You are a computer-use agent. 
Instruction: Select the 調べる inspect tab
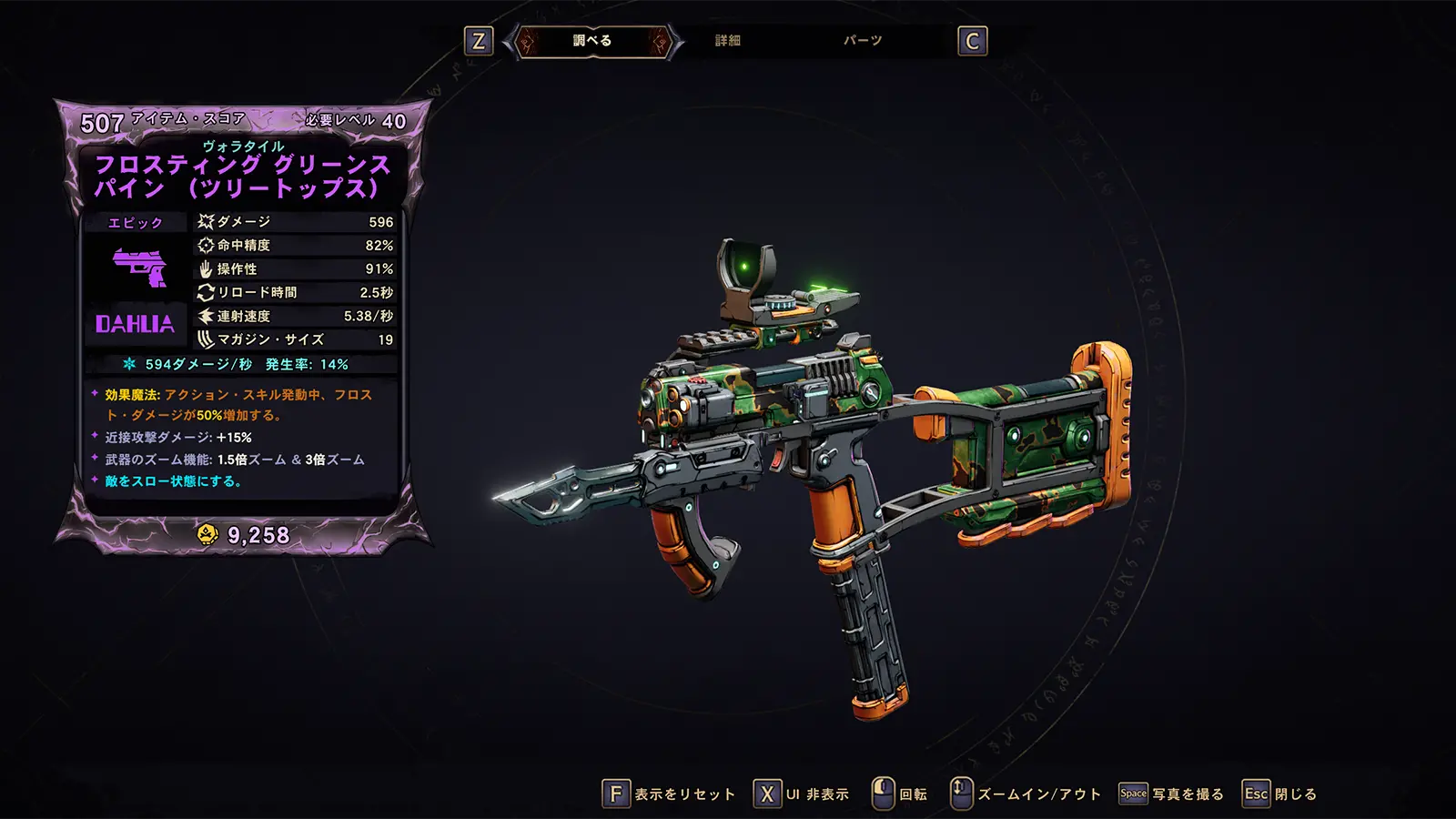click(x=592, y=41)
